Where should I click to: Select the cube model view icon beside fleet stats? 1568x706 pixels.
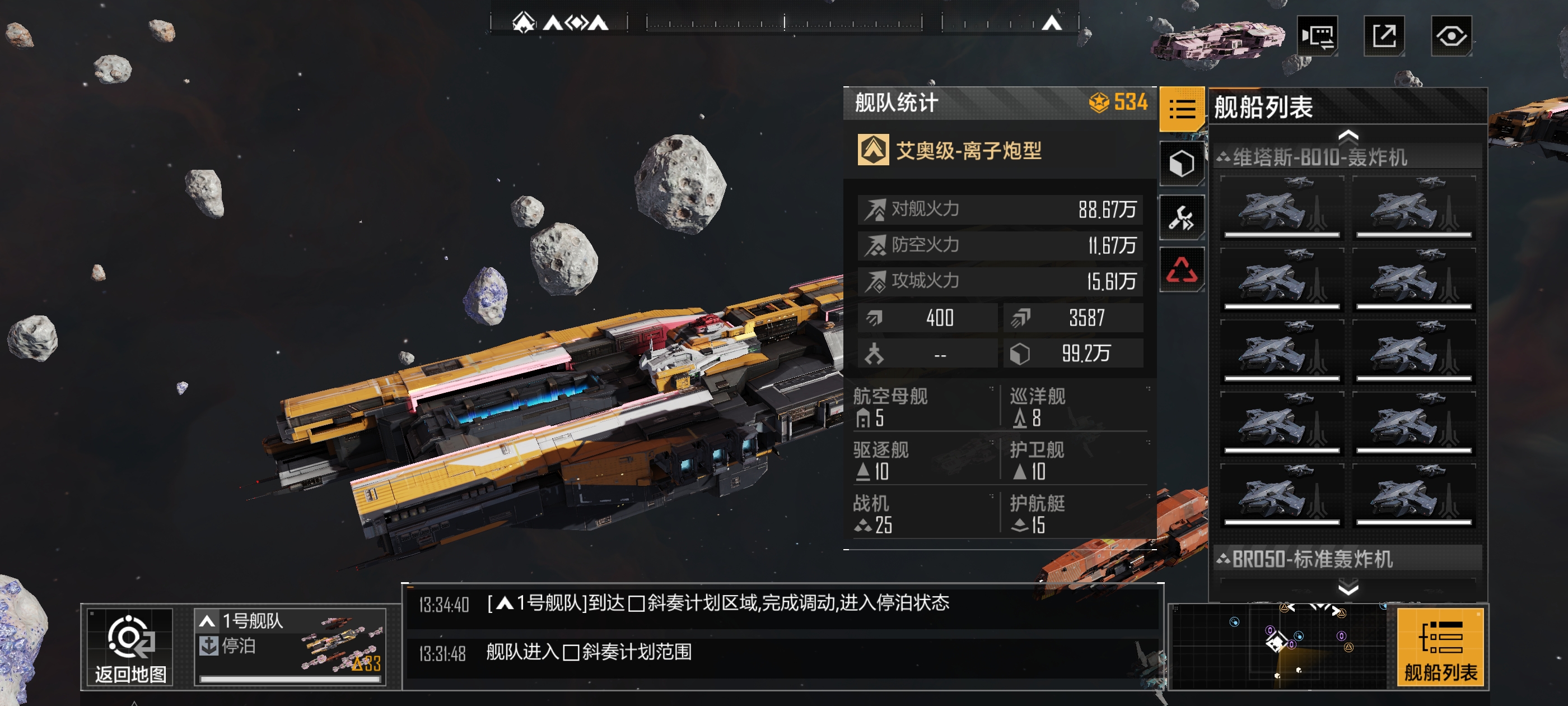pos(1182,163)
